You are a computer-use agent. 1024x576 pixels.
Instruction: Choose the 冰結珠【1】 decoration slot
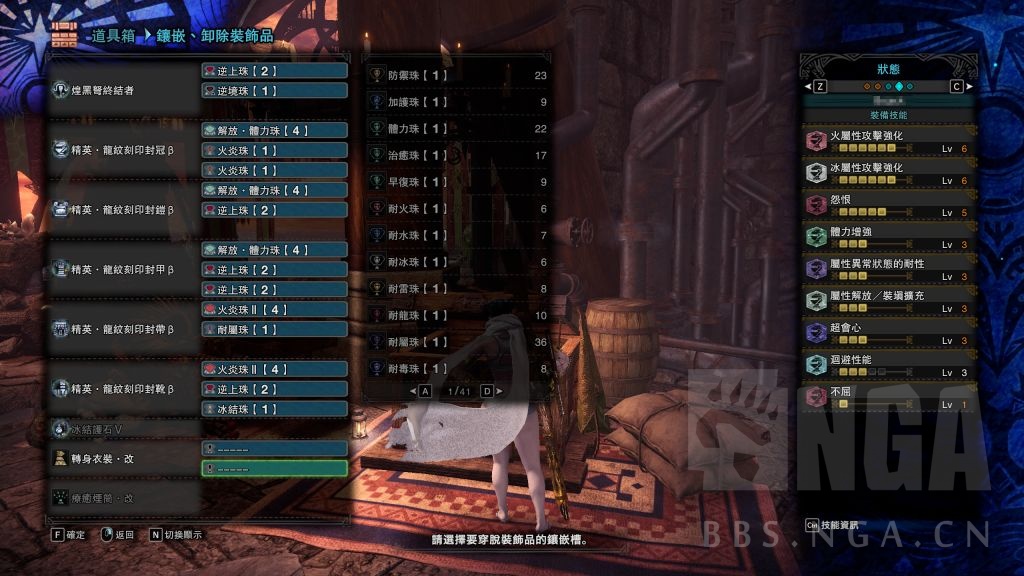tap(274, 409)
